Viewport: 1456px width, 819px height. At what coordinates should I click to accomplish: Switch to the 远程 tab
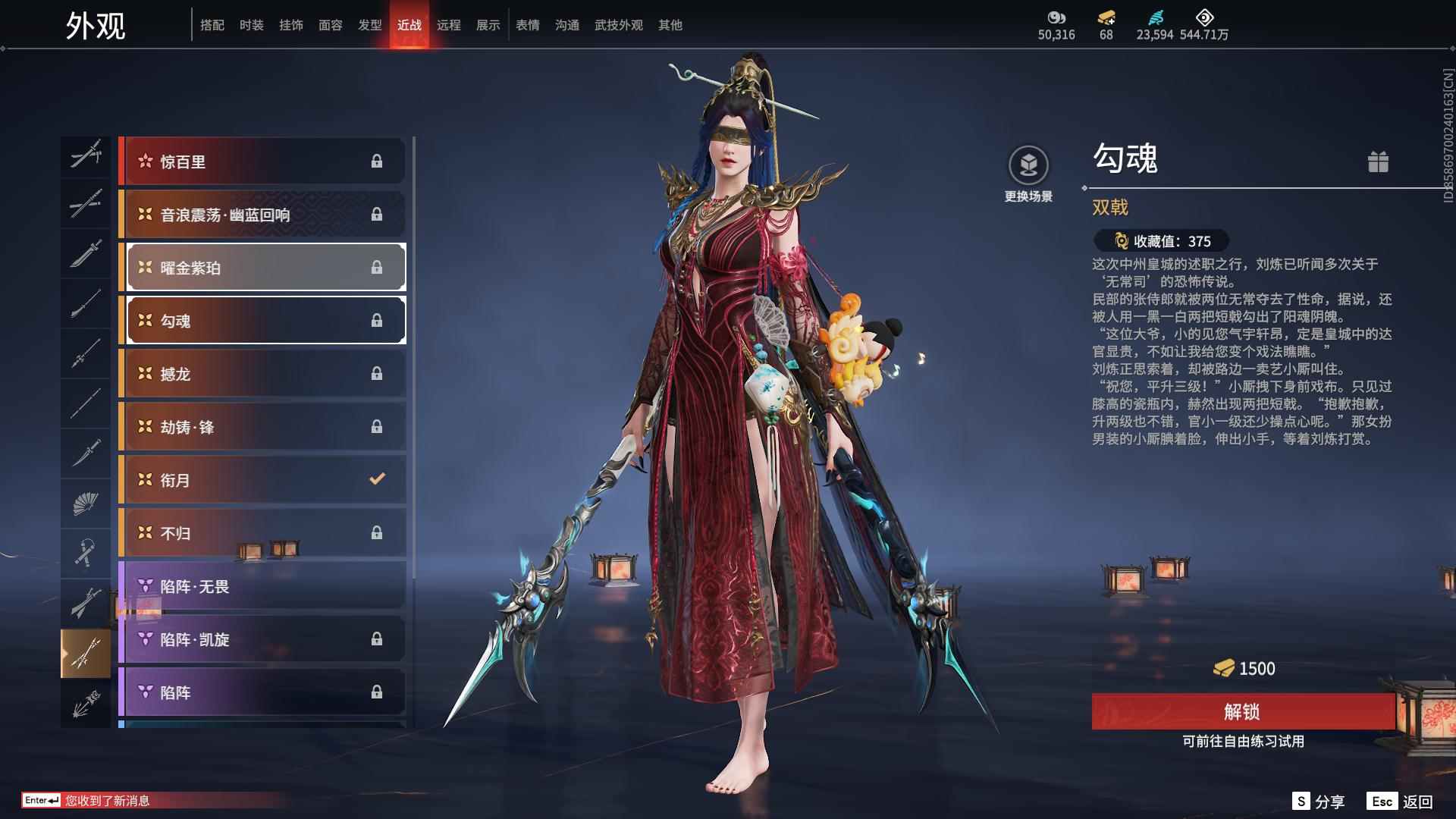(x=450, y=25)
